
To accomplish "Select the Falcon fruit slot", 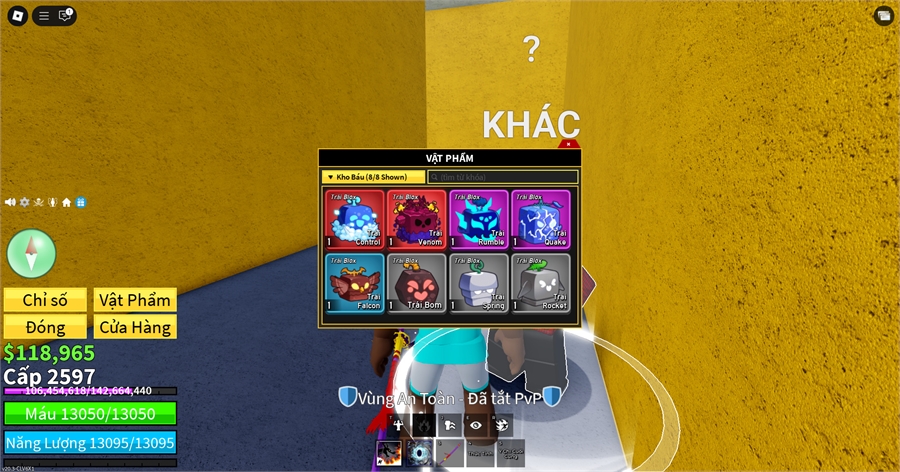I will pos(355,283).
